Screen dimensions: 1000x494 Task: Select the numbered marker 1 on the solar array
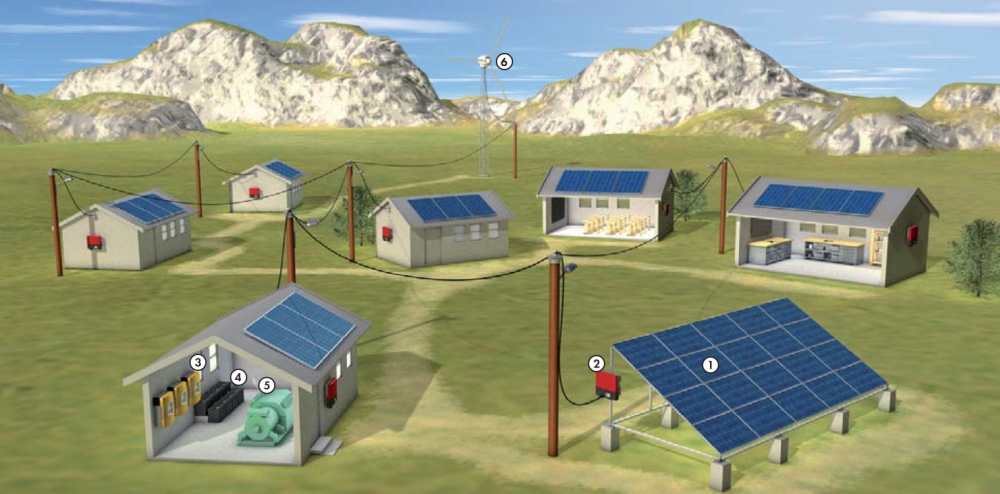(x=711, y=365)
